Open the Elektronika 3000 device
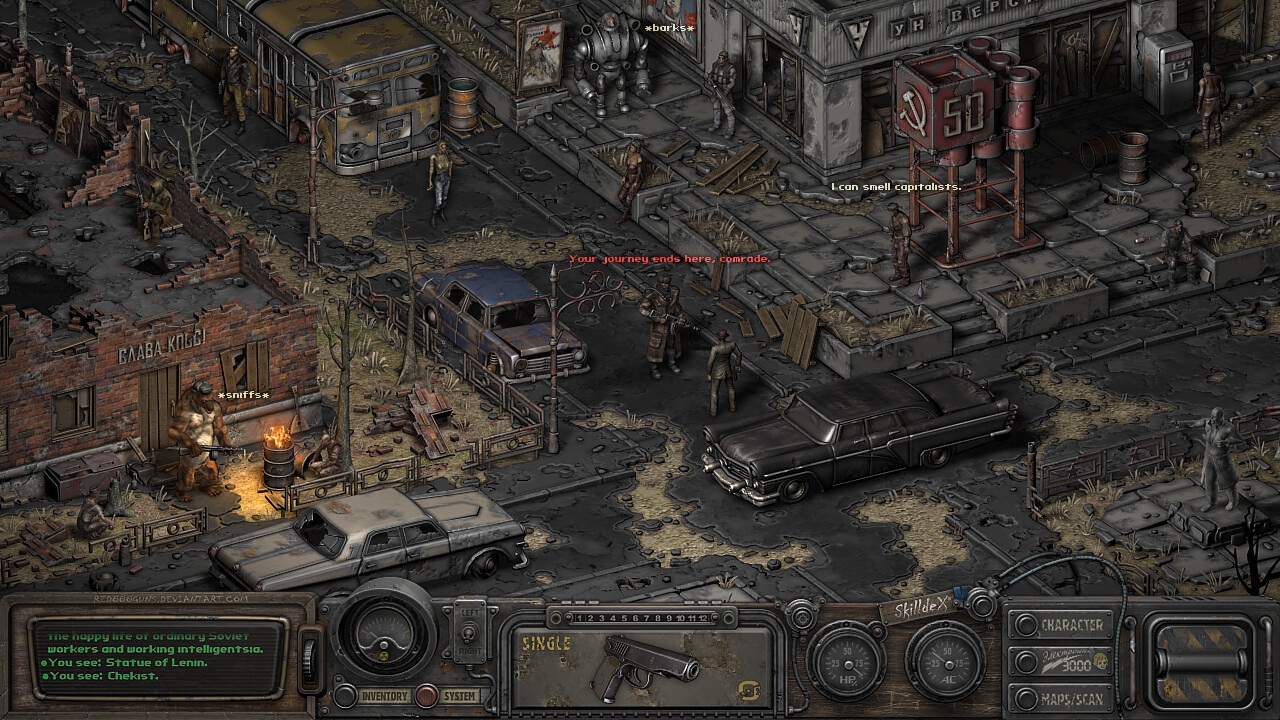Image resolution: width=1280 pixels, height=720 pixels. coord(1063,661)
